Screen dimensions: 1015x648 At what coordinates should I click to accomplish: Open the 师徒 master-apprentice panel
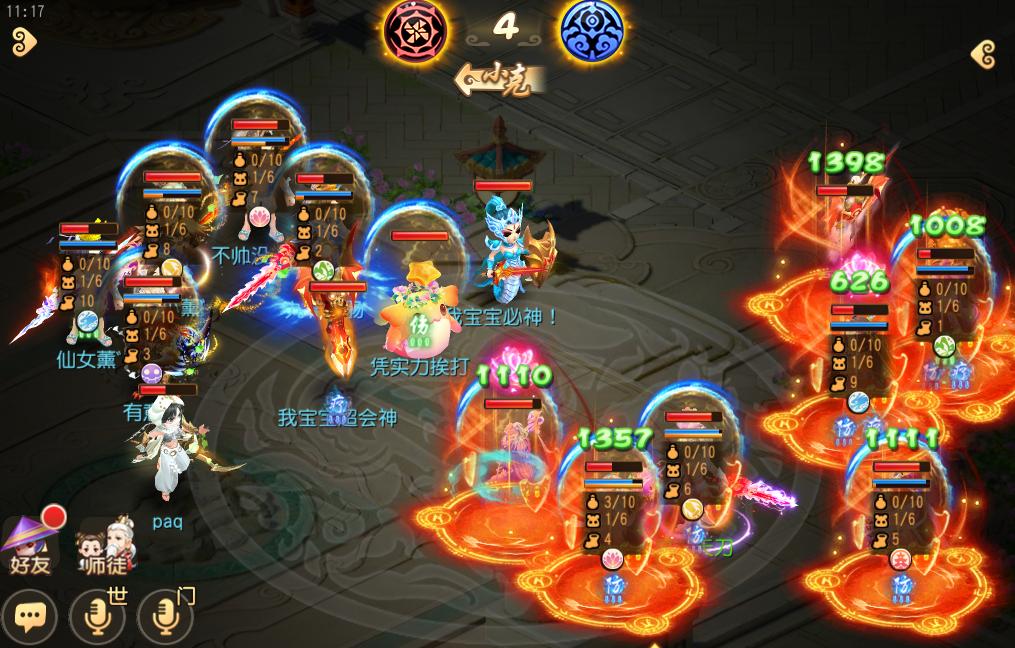[x=106, y=546]
